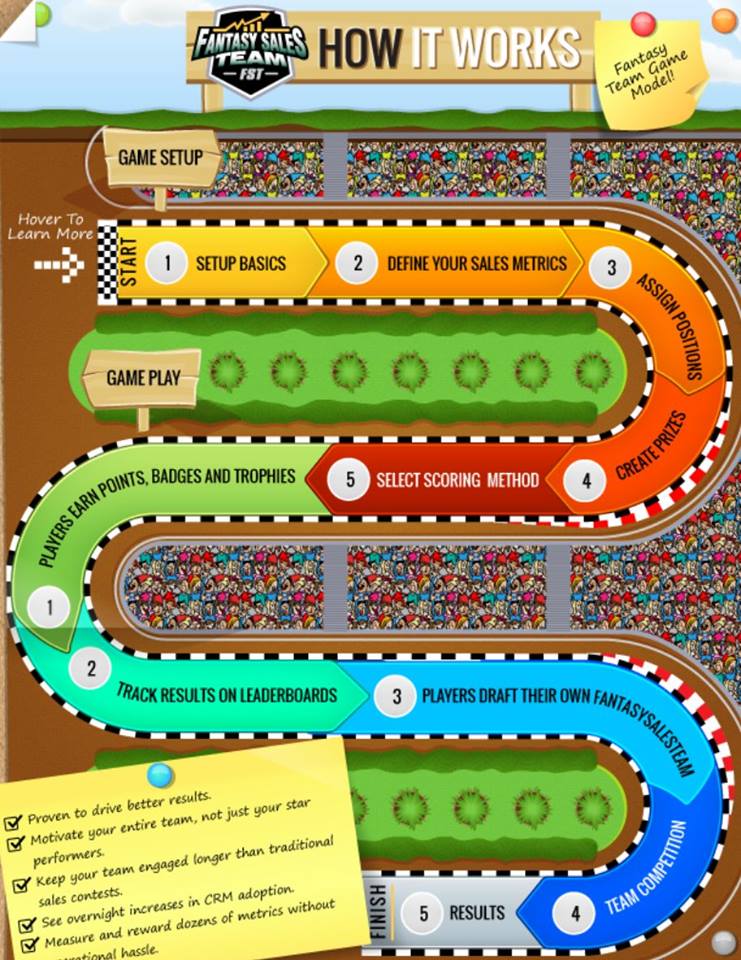Click the Game Setup wooden sign
This screenshot has height=960, width=741.
160,158
